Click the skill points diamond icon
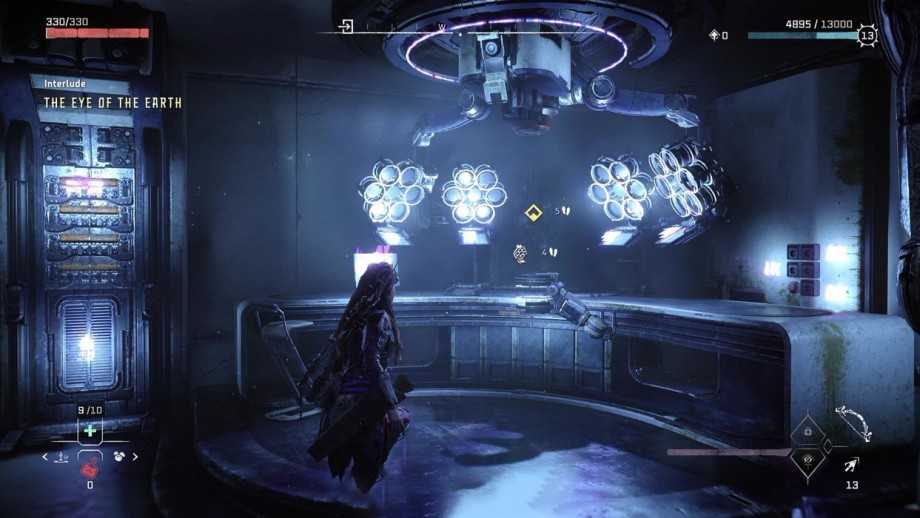The height and width of the screenshot is (518, 920). pos(713,36)
